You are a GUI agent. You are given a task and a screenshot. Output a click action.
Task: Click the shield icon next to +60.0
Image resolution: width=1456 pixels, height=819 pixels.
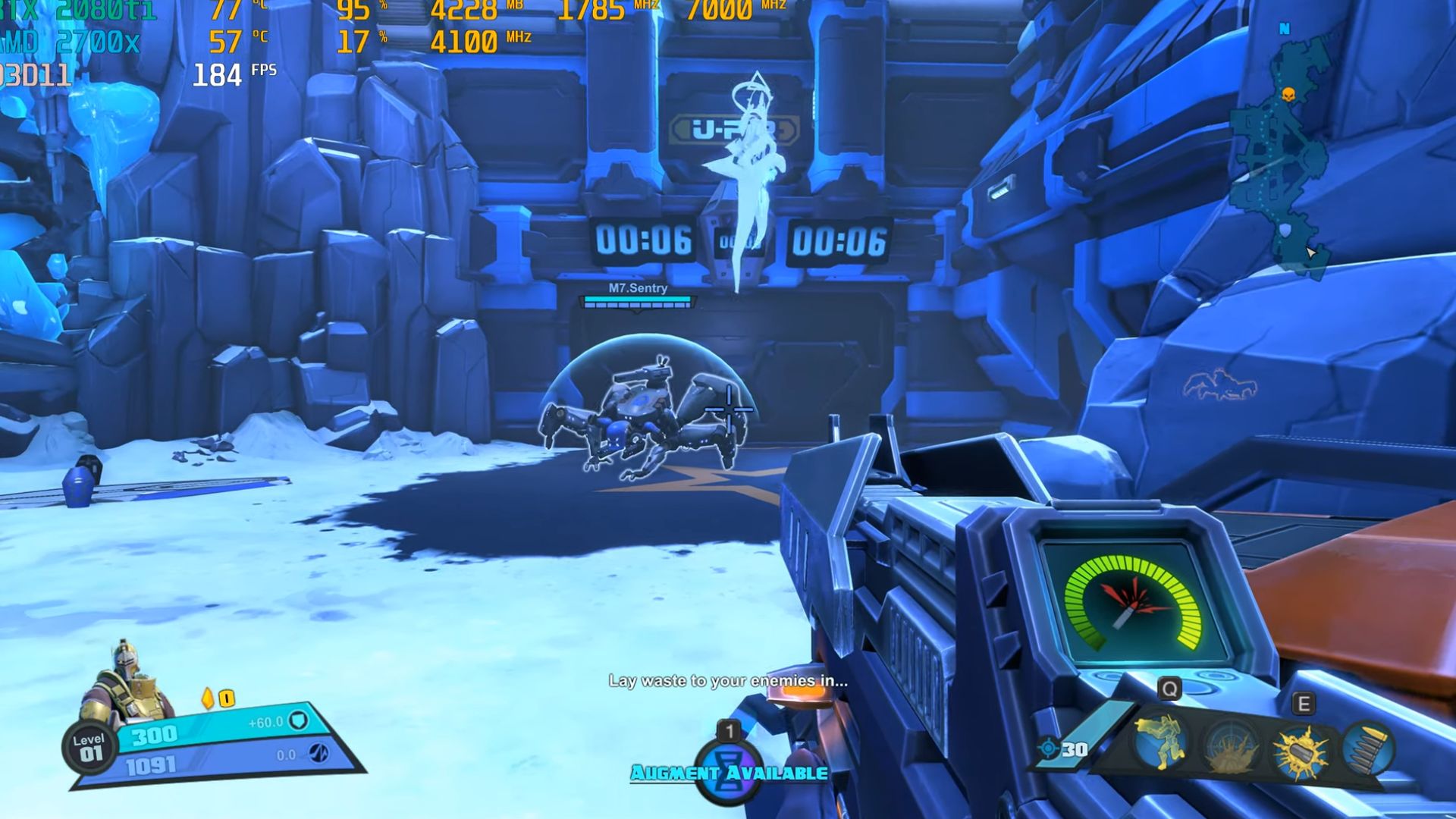(x=299, y=722)
